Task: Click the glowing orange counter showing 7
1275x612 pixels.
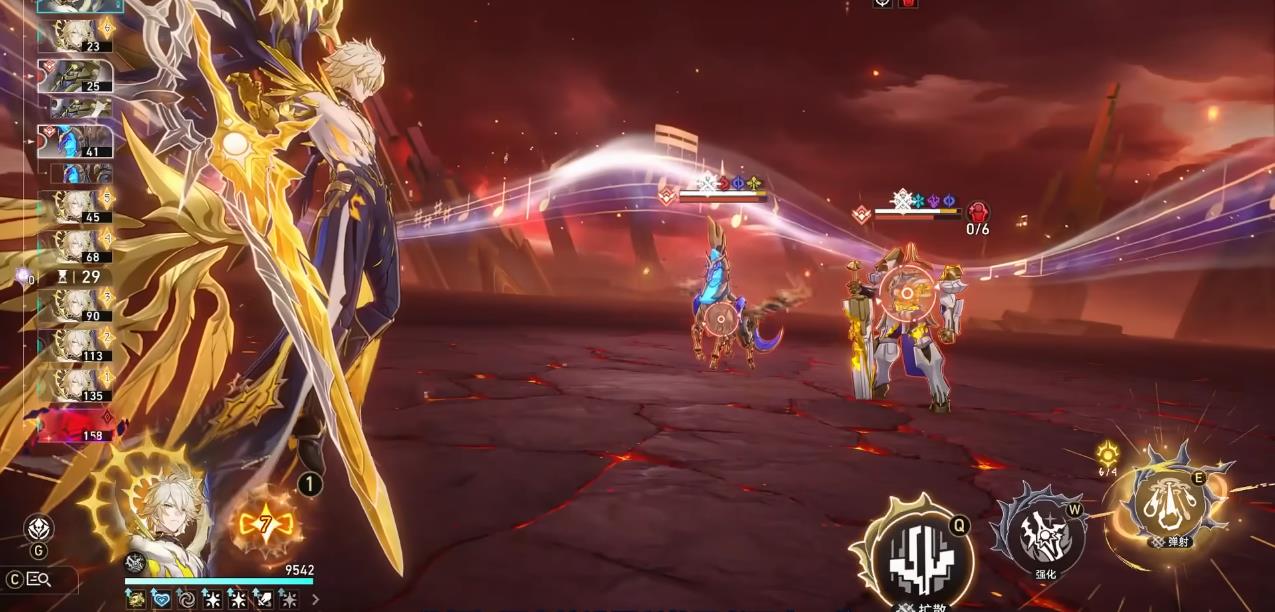Action: point(265,521)
